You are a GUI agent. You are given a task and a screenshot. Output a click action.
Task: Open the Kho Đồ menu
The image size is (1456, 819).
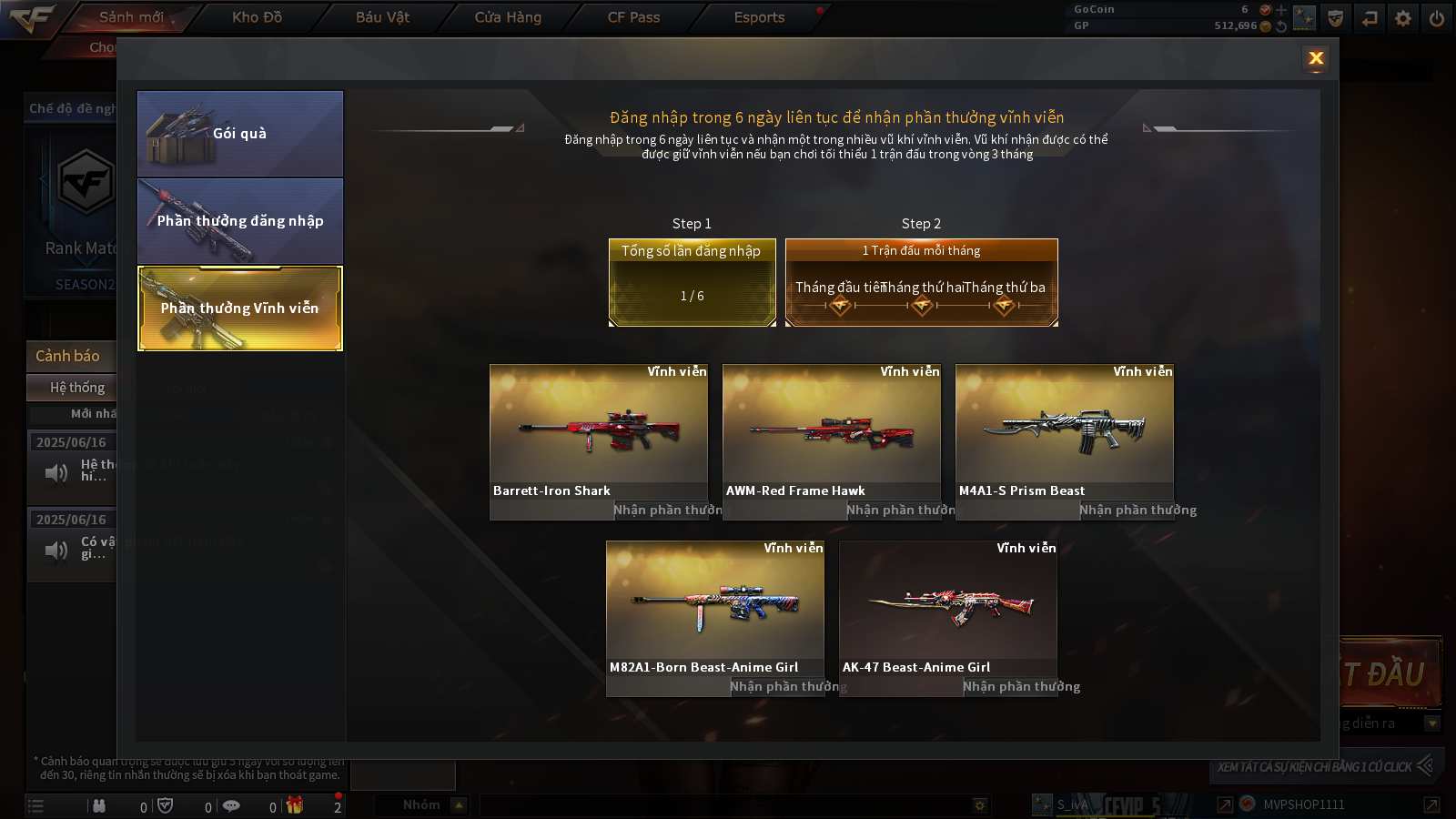257,17
